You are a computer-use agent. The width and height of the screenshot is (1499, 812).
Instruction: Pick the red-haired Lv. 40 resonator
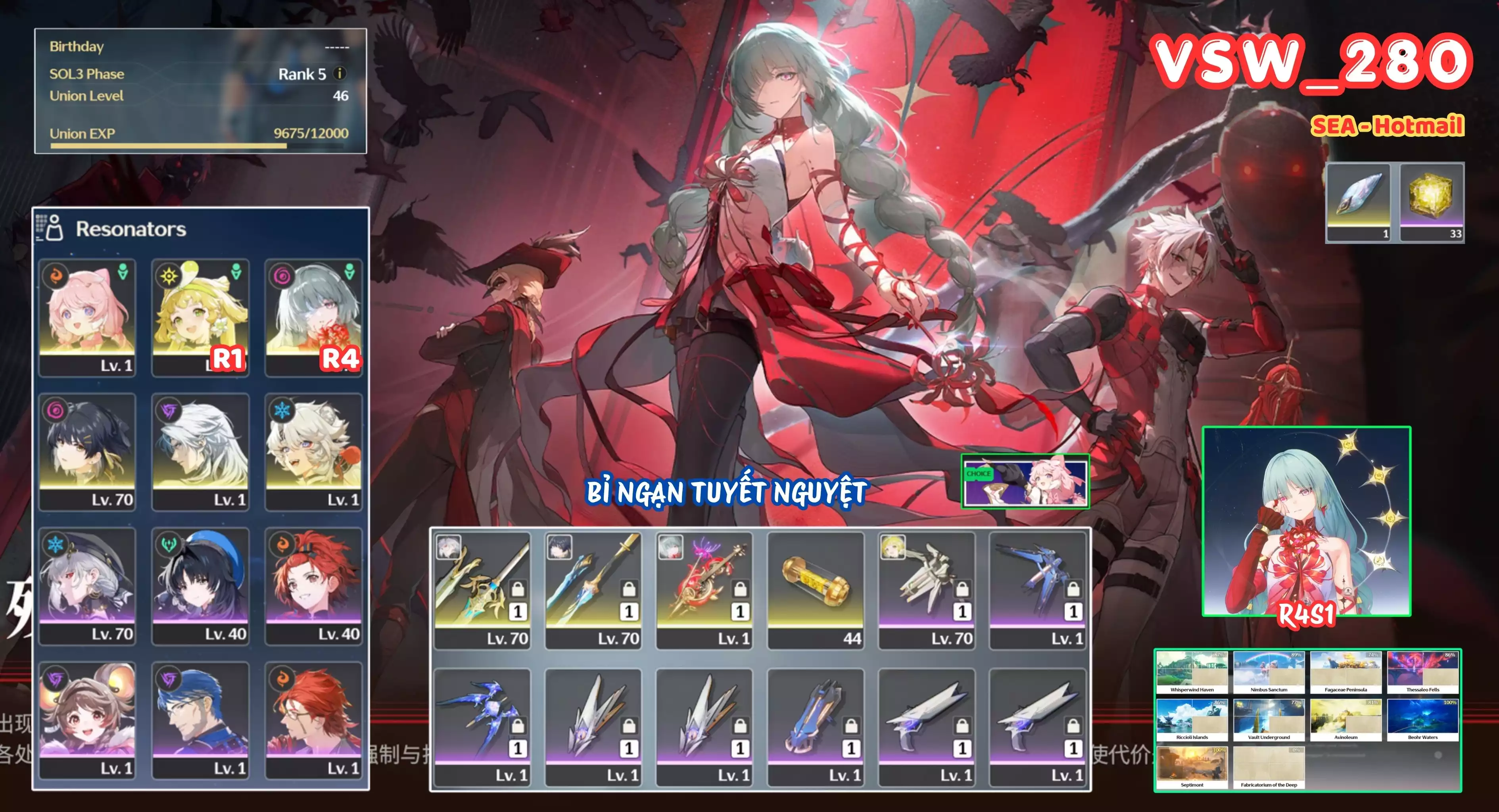(314, 585)
